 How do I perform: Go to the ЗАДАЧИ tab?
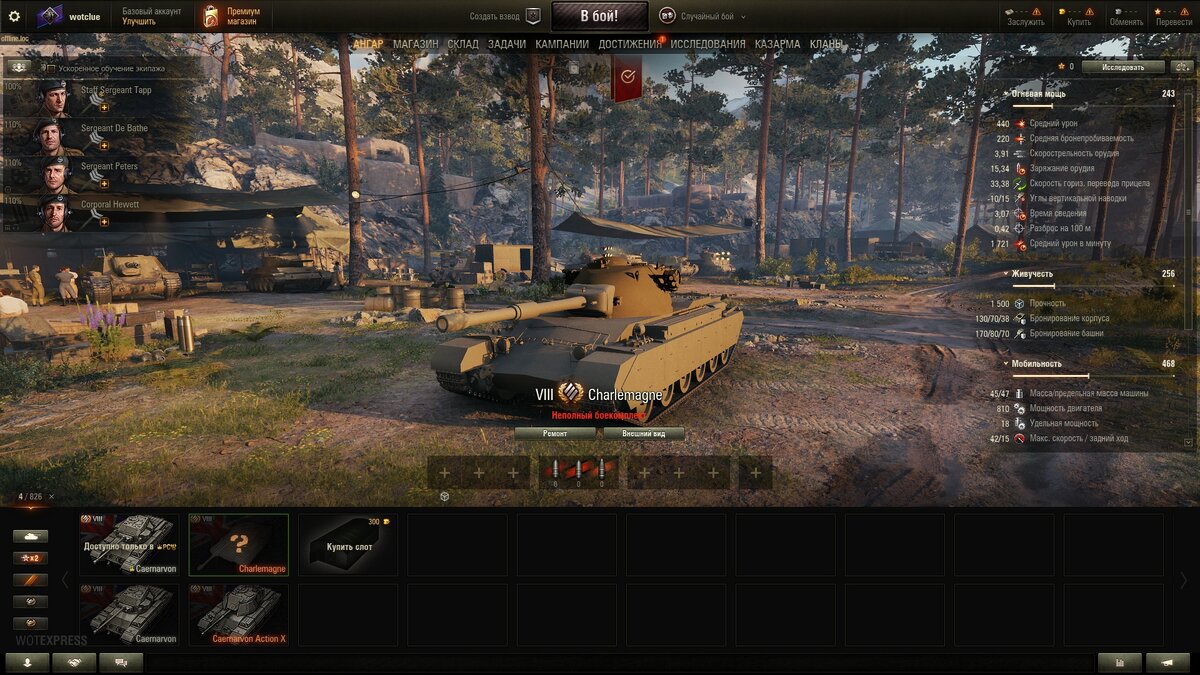(x=507, y=44)
